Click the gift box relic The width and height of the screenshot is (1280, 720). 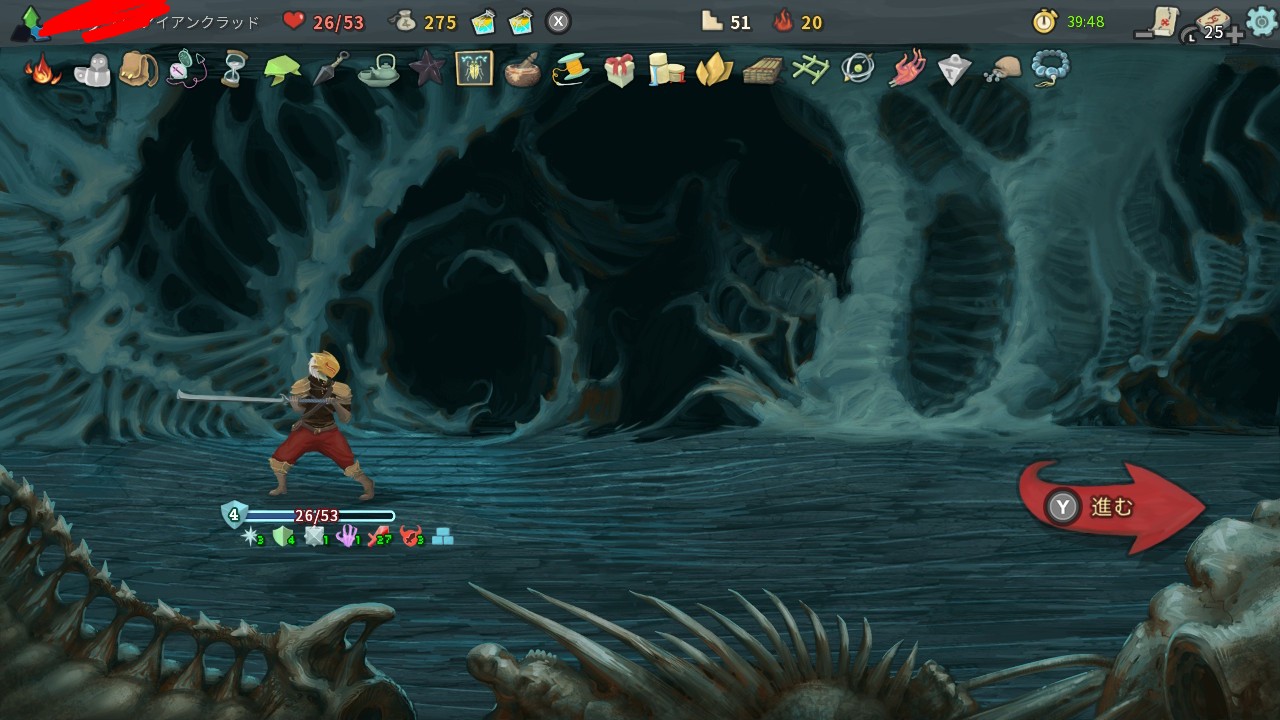(x=619, y=70)
